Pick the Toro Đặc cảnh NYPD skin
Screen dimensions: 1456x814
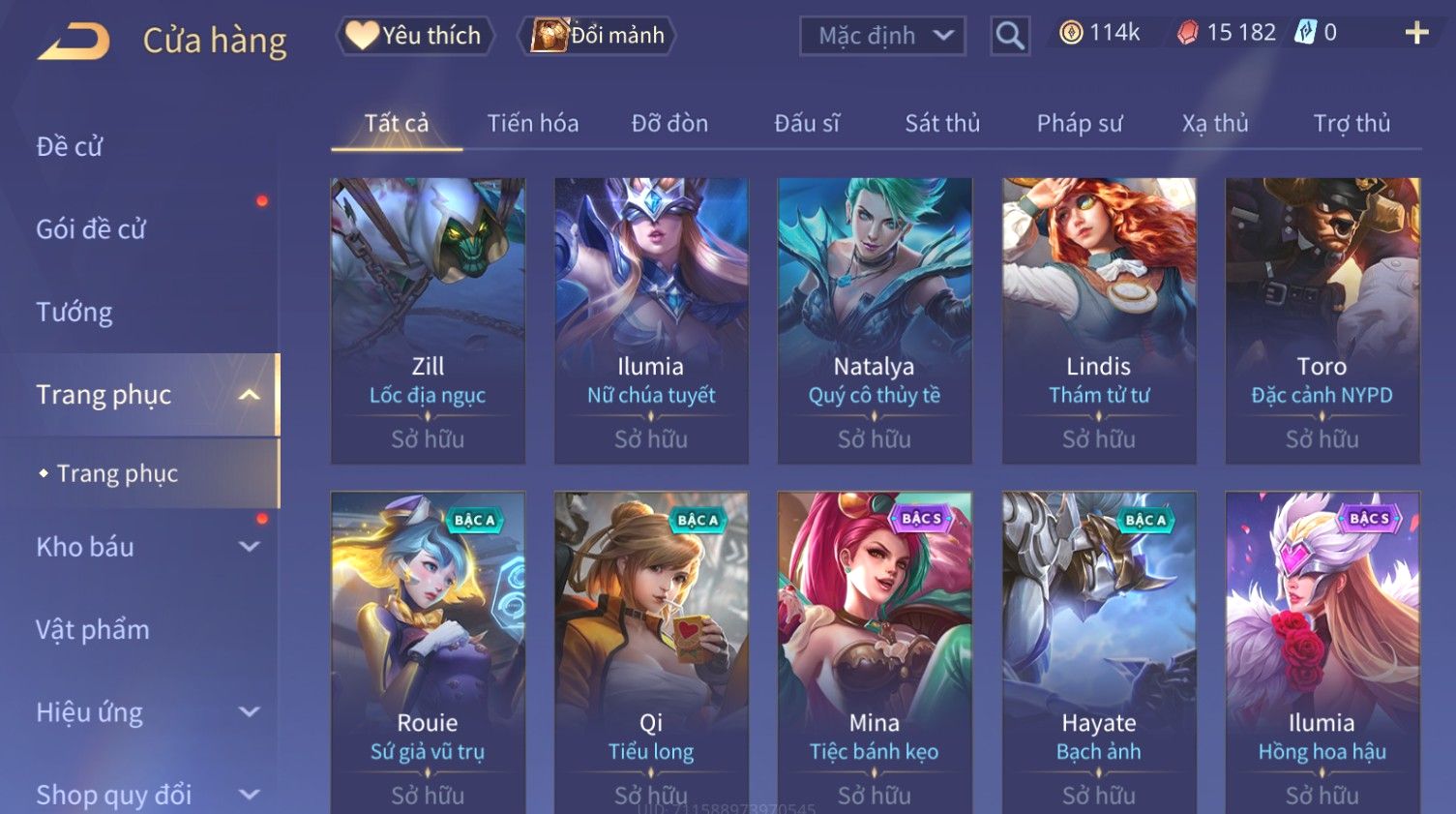(1322, 319)
